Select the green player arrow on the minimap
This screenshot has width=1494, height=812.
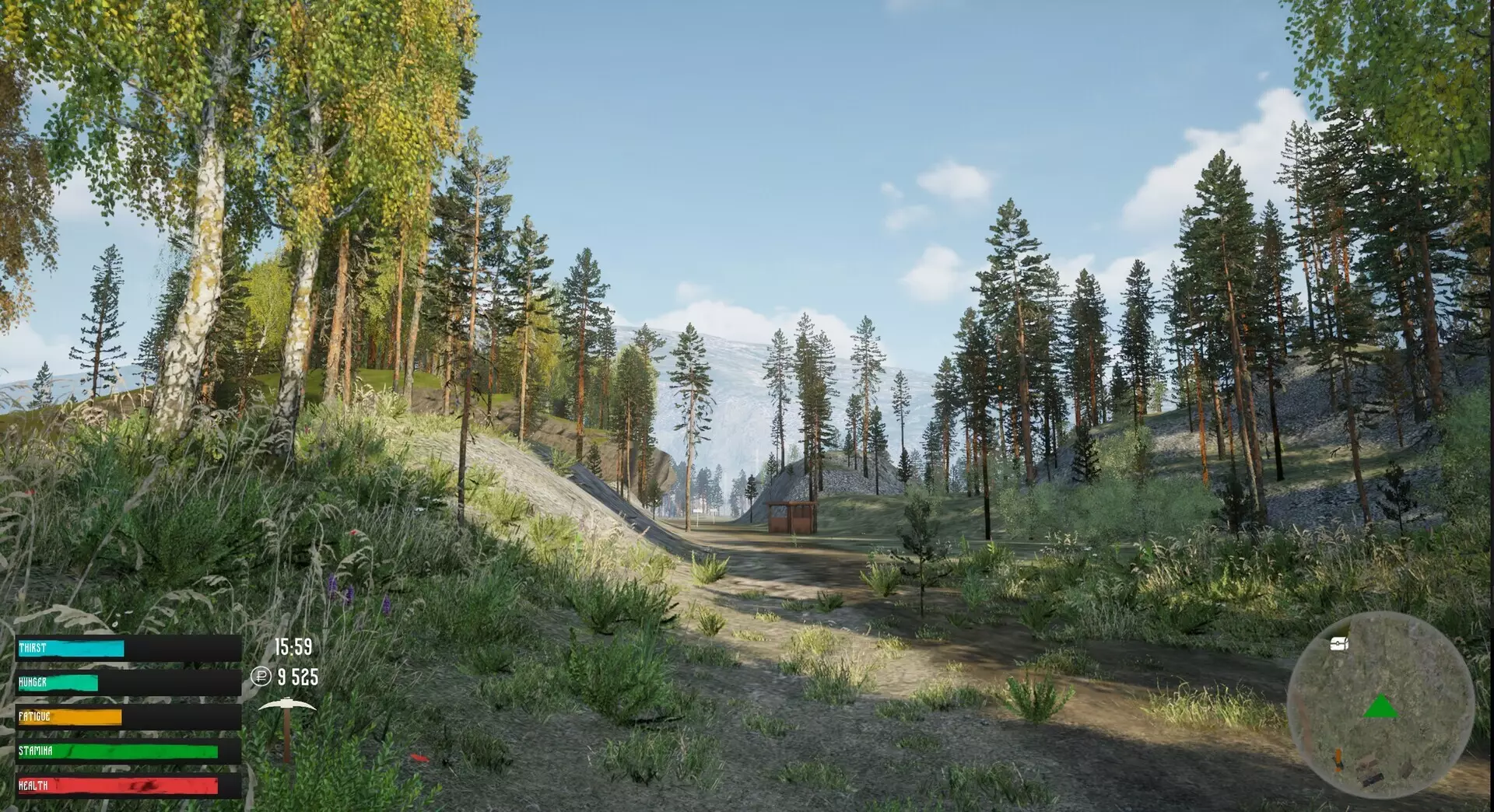(x=1381, y=706)
